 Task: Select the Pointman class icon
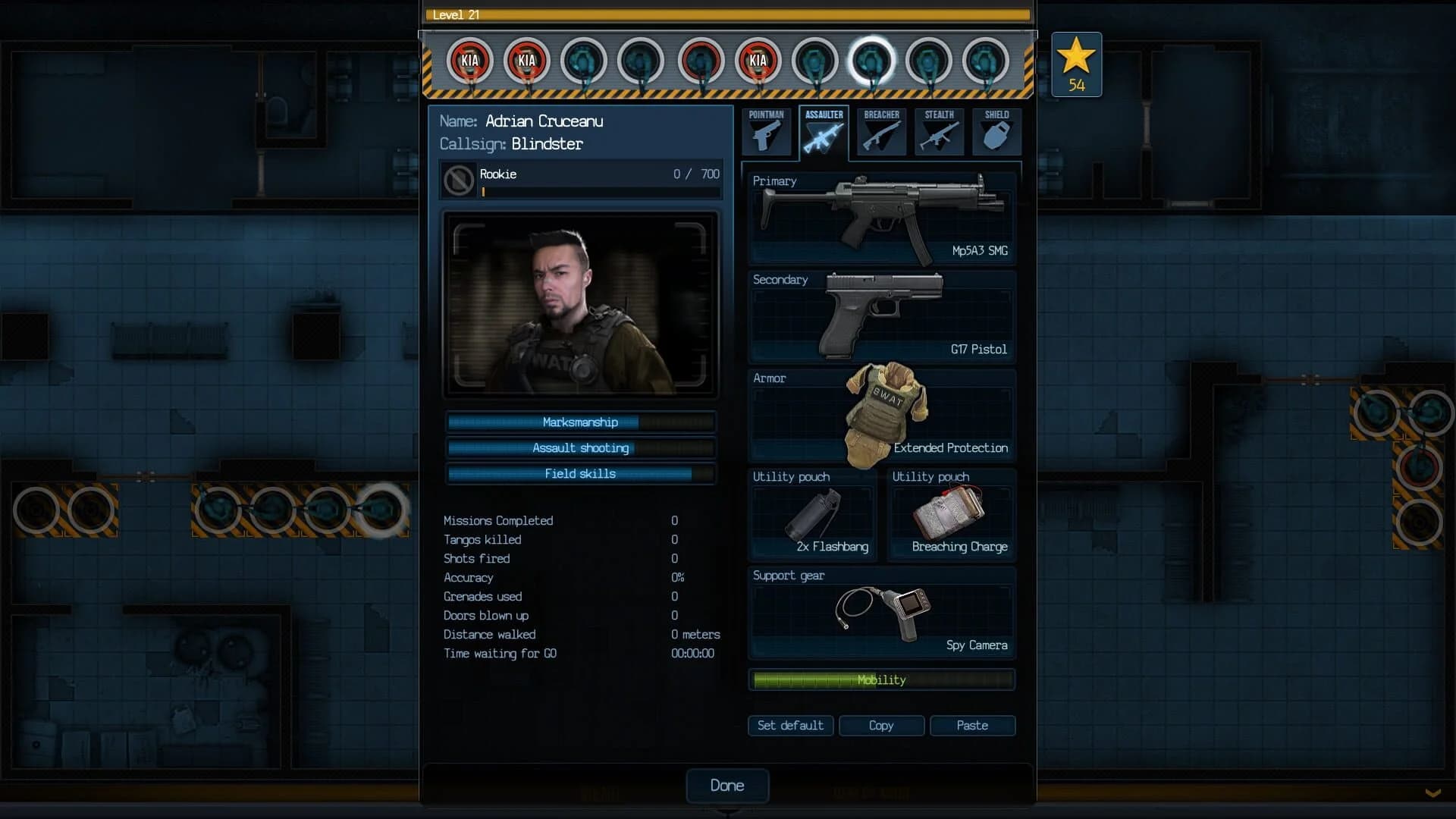pyautogui.click(x=767, y=133)
